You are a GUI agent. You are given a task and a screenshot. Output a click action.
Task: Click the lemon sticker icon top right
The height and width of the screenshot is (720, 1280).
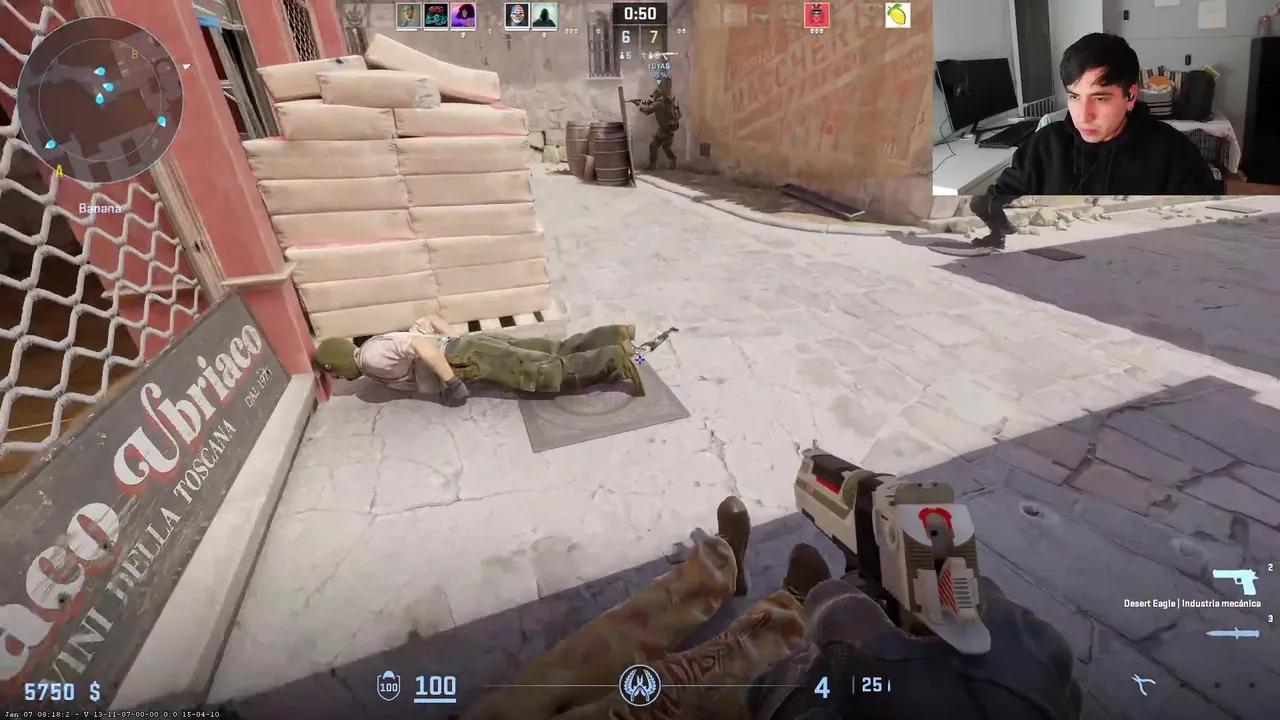[x=896, y=15]
